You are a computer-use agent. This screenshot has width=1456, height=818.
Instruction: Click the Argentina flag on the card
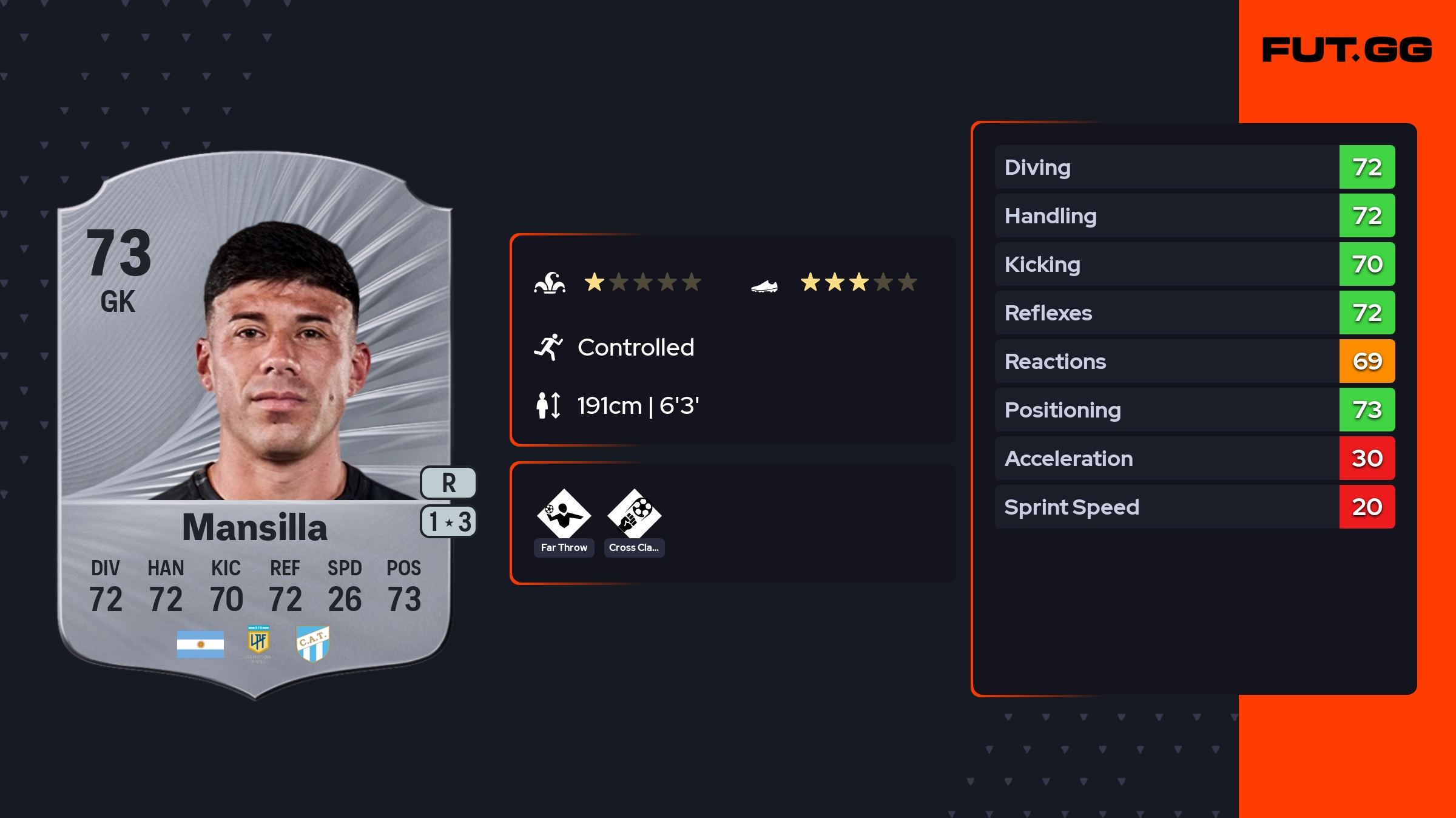coord(200,644)
